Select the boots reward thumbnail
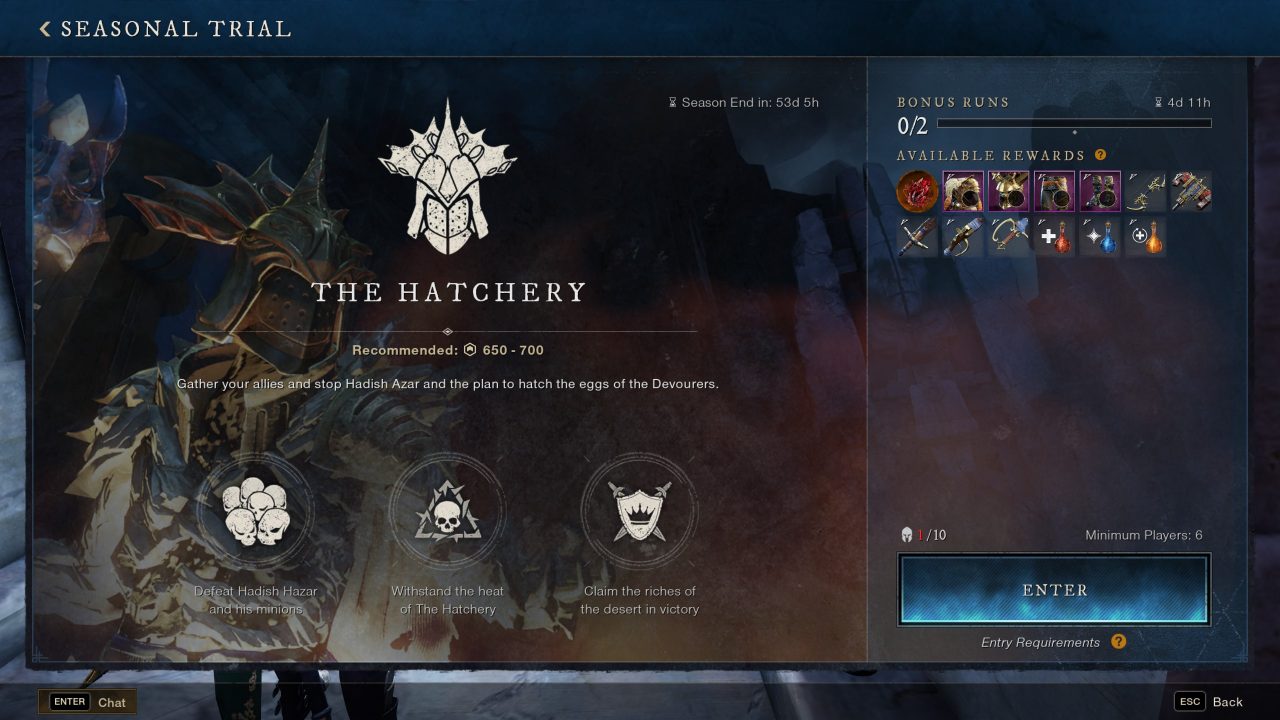 [x=1100, y=191]
